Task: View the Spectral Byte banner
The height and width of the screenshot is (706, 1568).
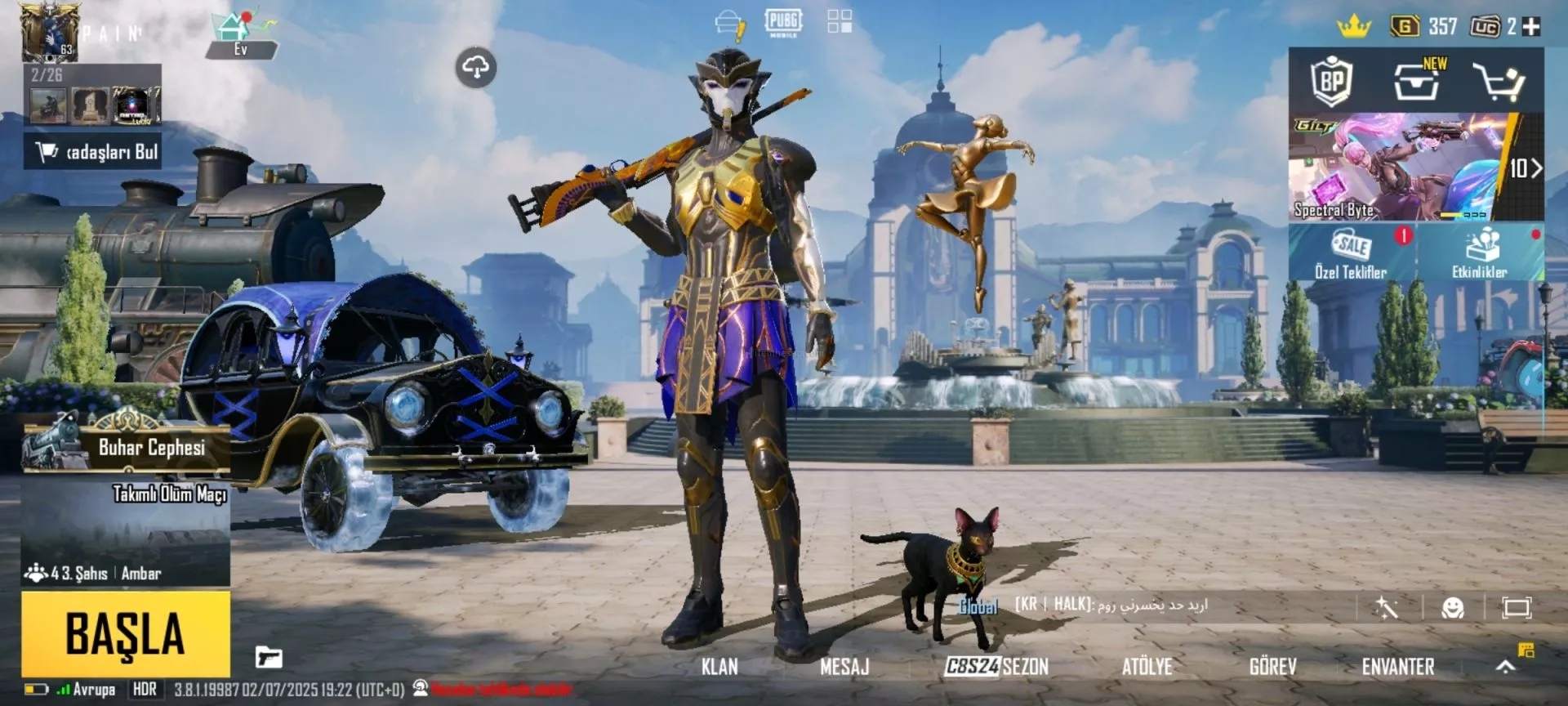Action: point(1396,168)
